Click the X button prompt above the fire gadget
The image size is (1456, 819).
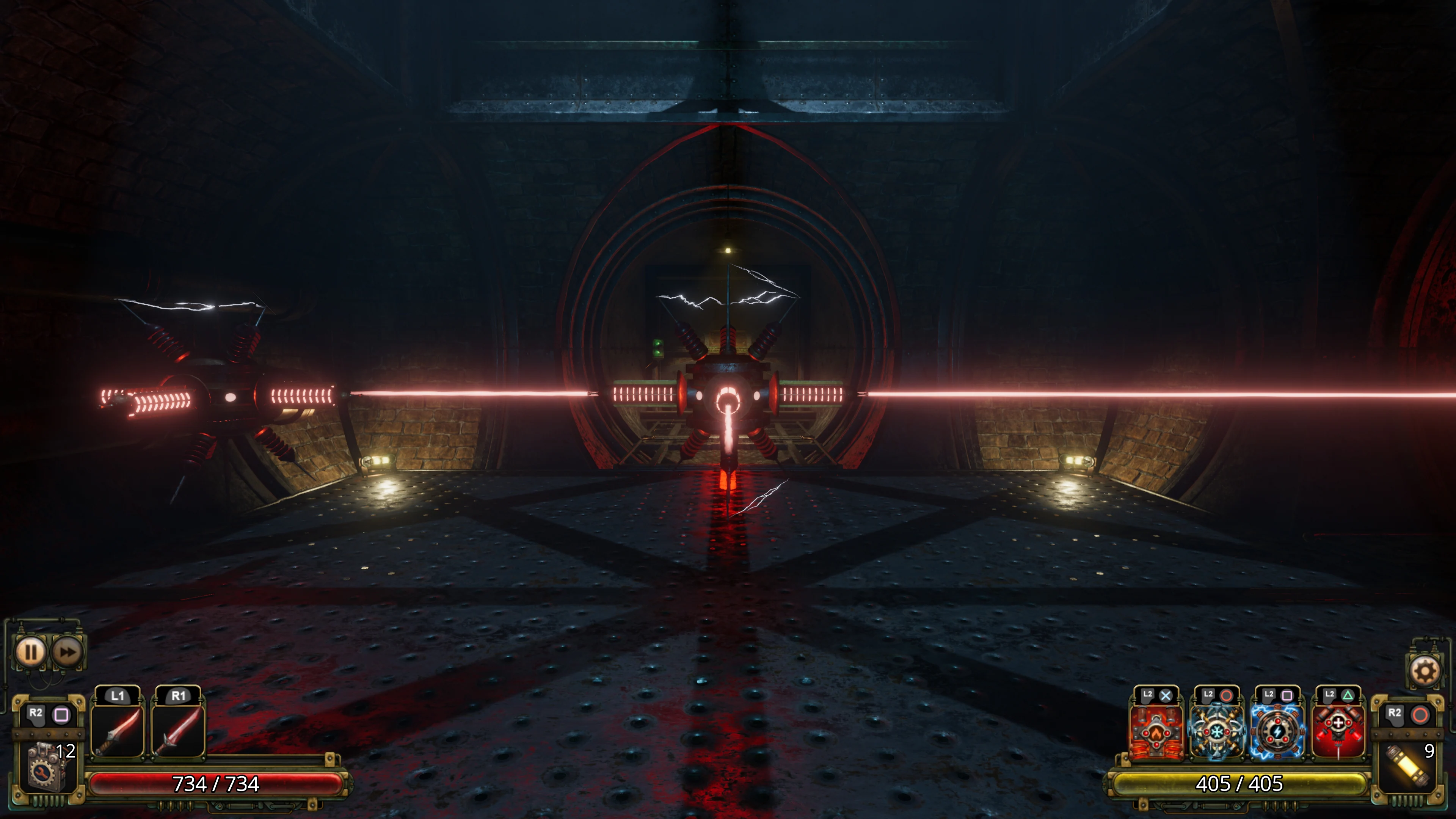[x=1166, y=696]
